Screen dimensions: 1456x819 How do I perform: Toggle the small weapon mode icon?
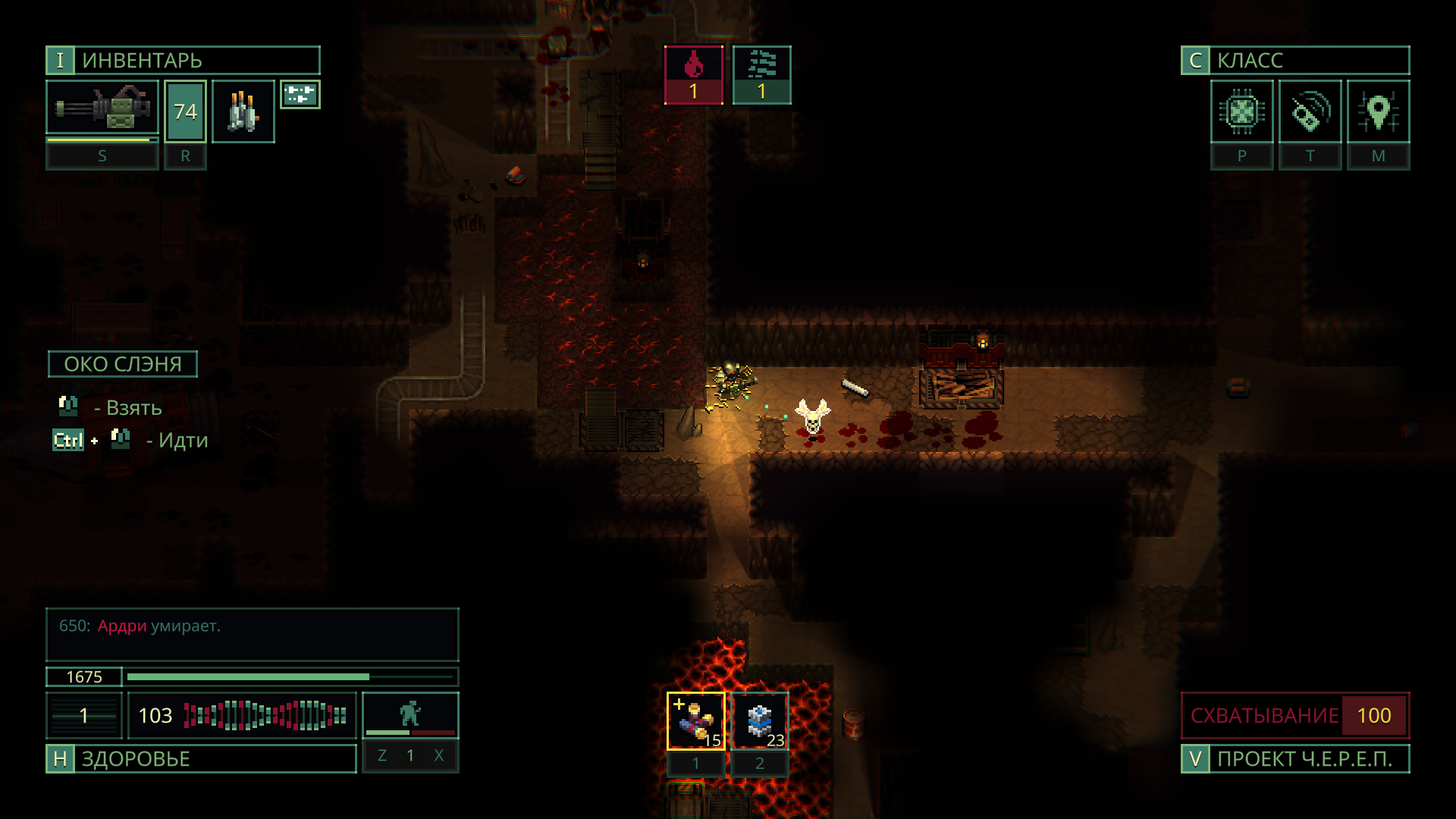[300, 95]
